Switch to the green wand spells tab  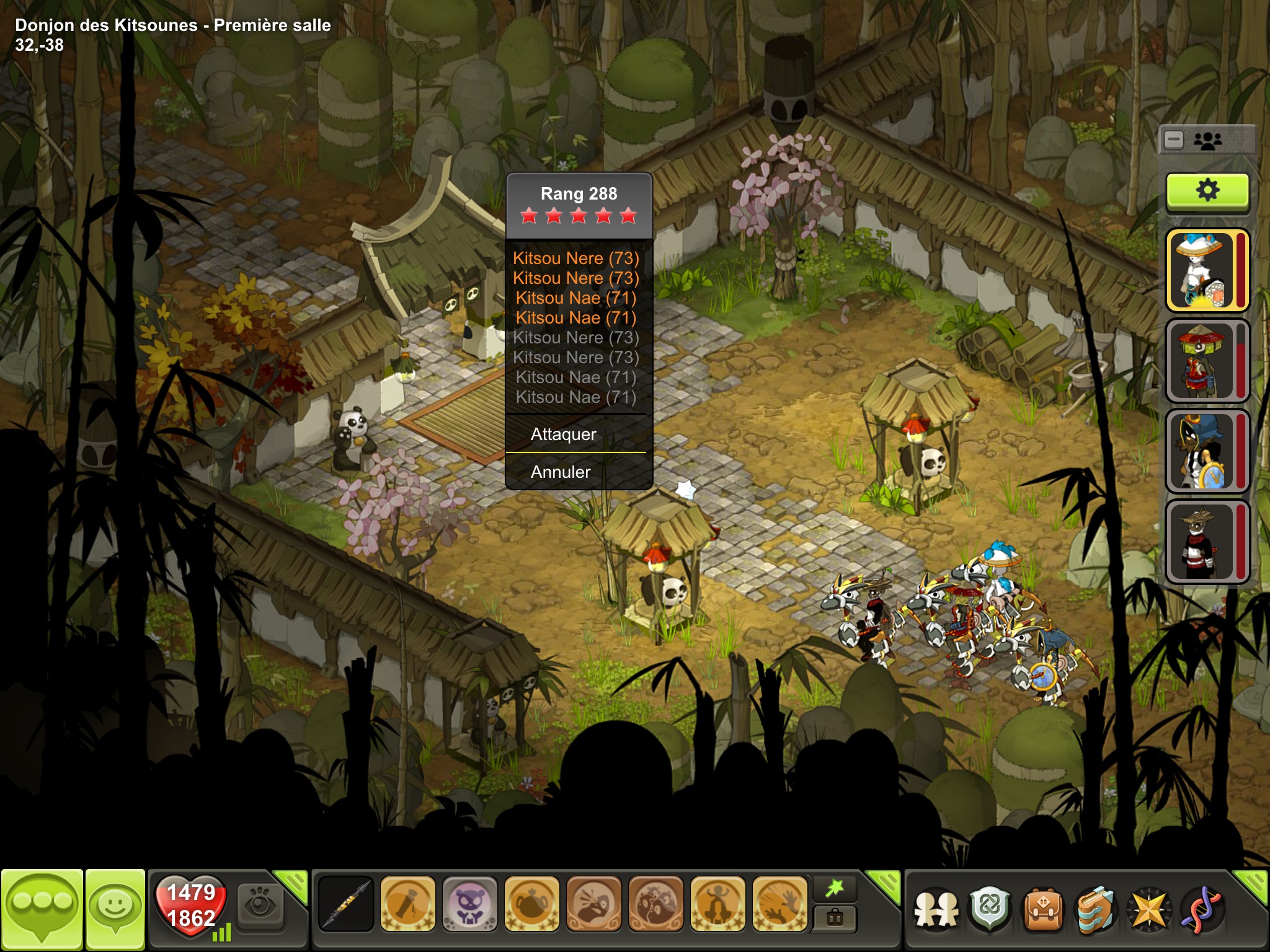(x=835, y=889)
